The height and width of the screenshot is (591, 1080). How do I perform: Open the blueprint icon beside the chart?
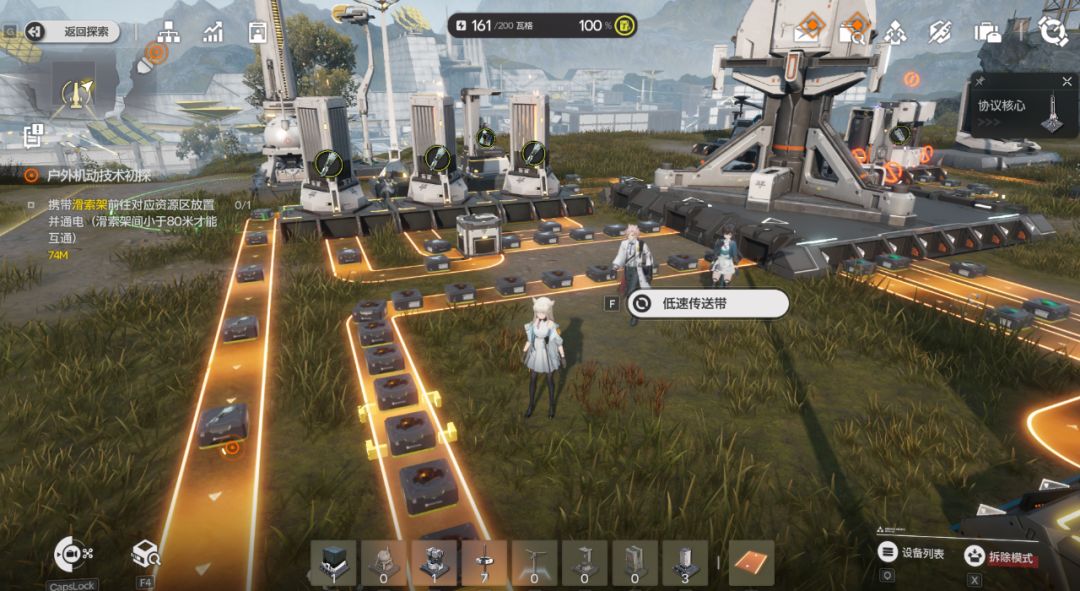pyautogui.click(x=257, y=32)
